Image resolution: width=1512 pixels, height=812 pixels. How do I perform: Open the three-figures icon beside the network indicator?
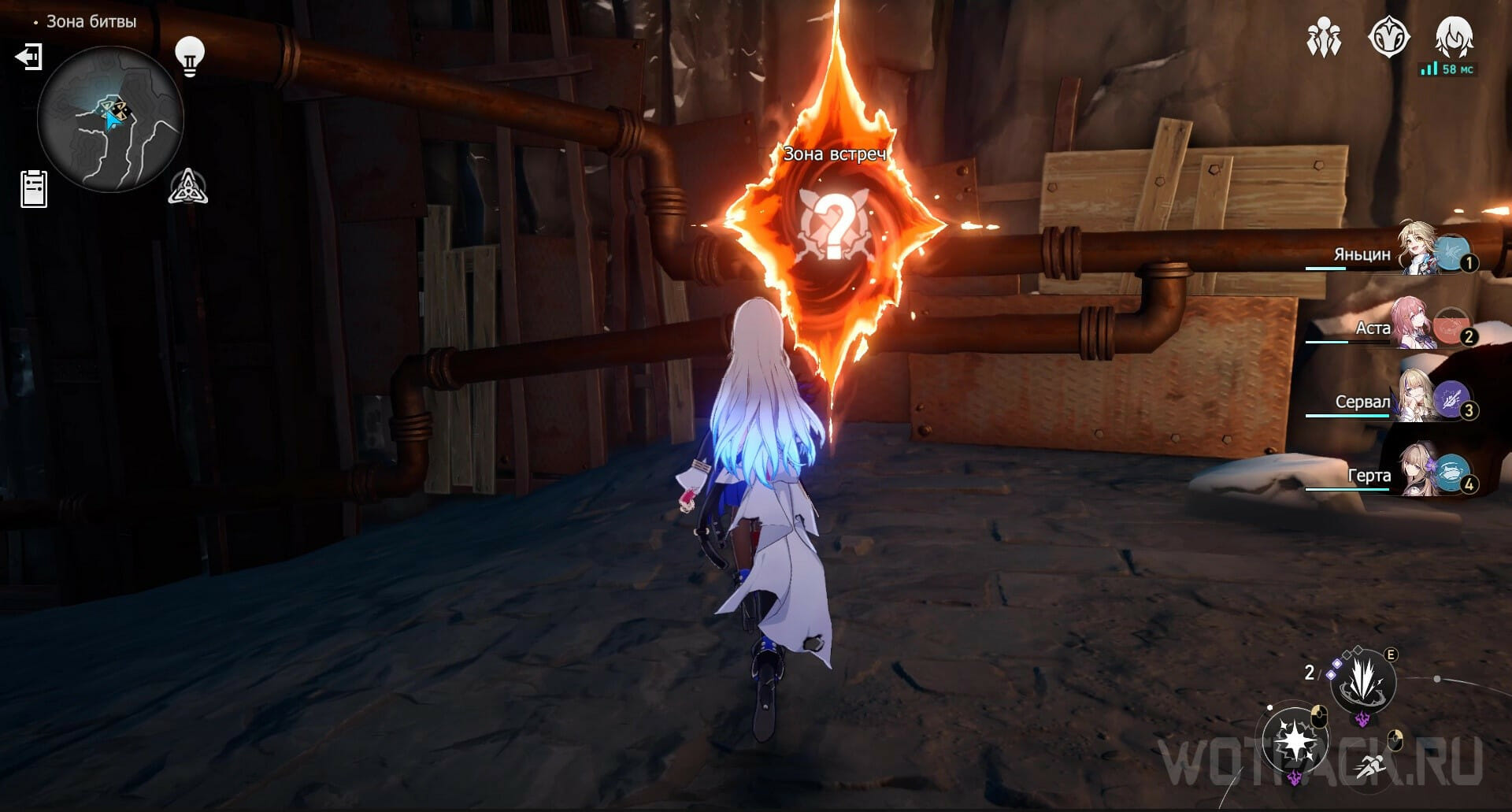(x=1324, y=37)
